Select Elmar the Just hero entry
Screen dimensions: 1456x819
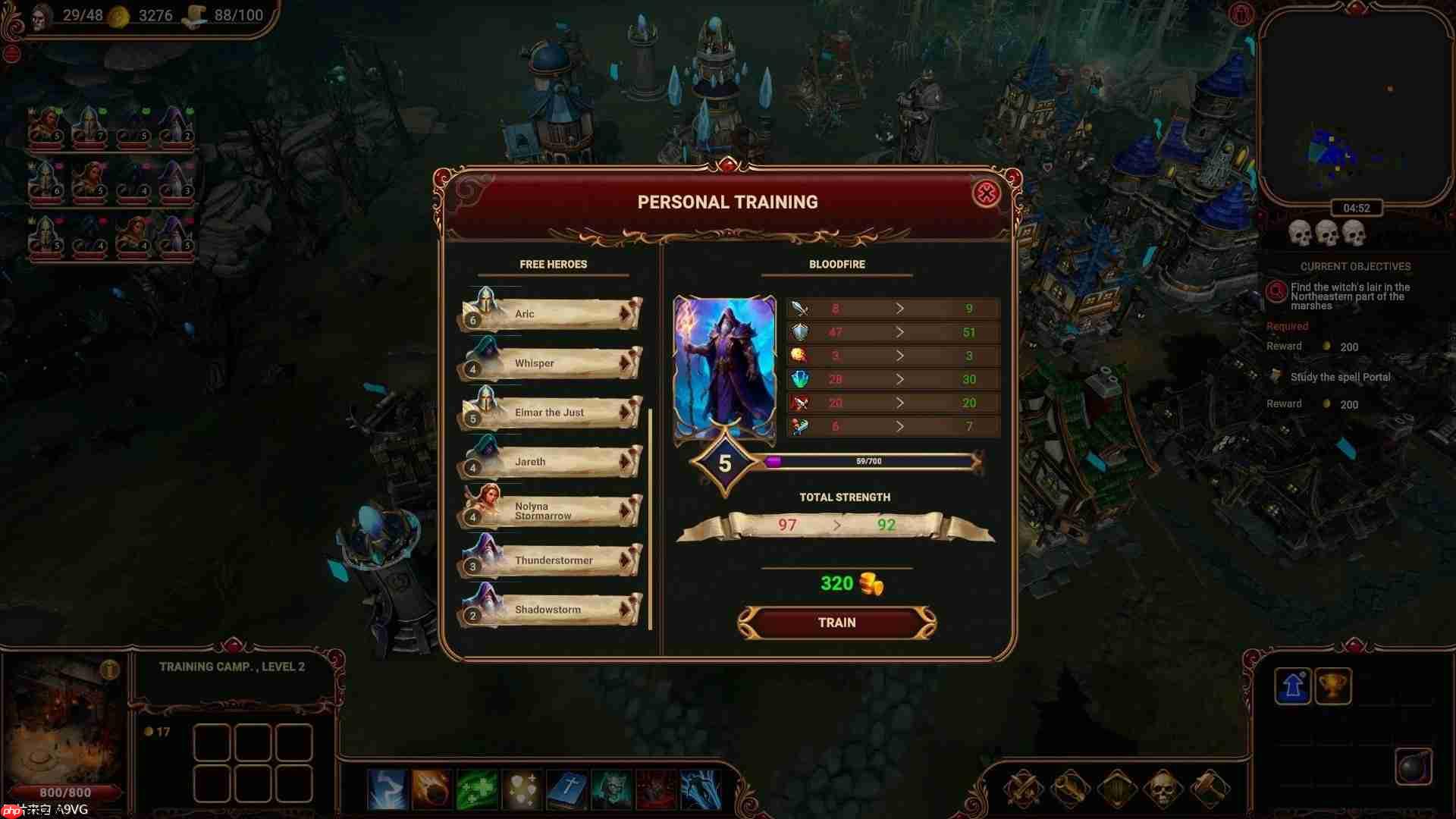click(551, 412)
